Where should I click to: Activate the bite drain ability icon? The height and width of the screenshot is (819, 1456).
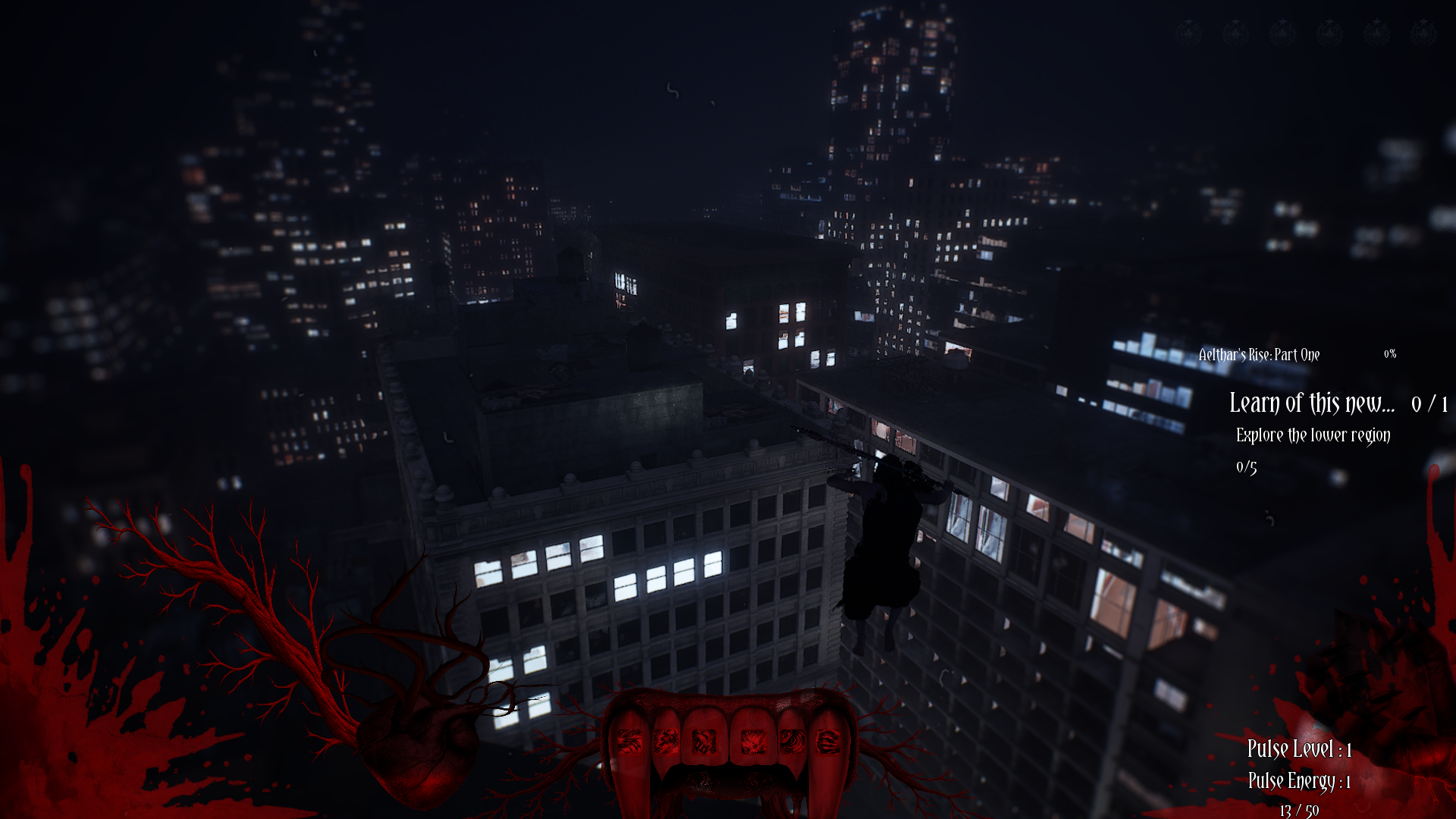tap(667, 742)
